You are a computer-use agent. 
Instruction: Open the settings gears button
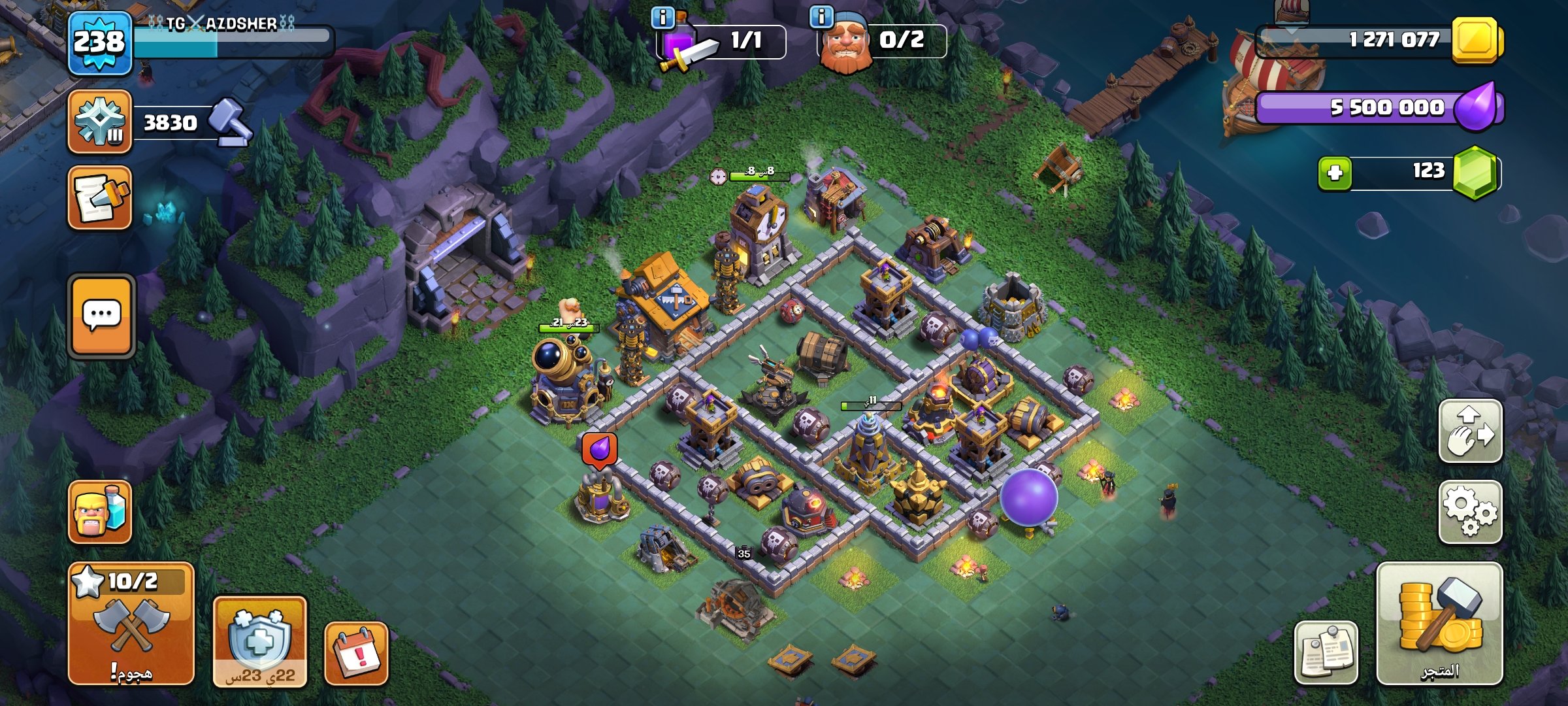tap(1470, 512)
